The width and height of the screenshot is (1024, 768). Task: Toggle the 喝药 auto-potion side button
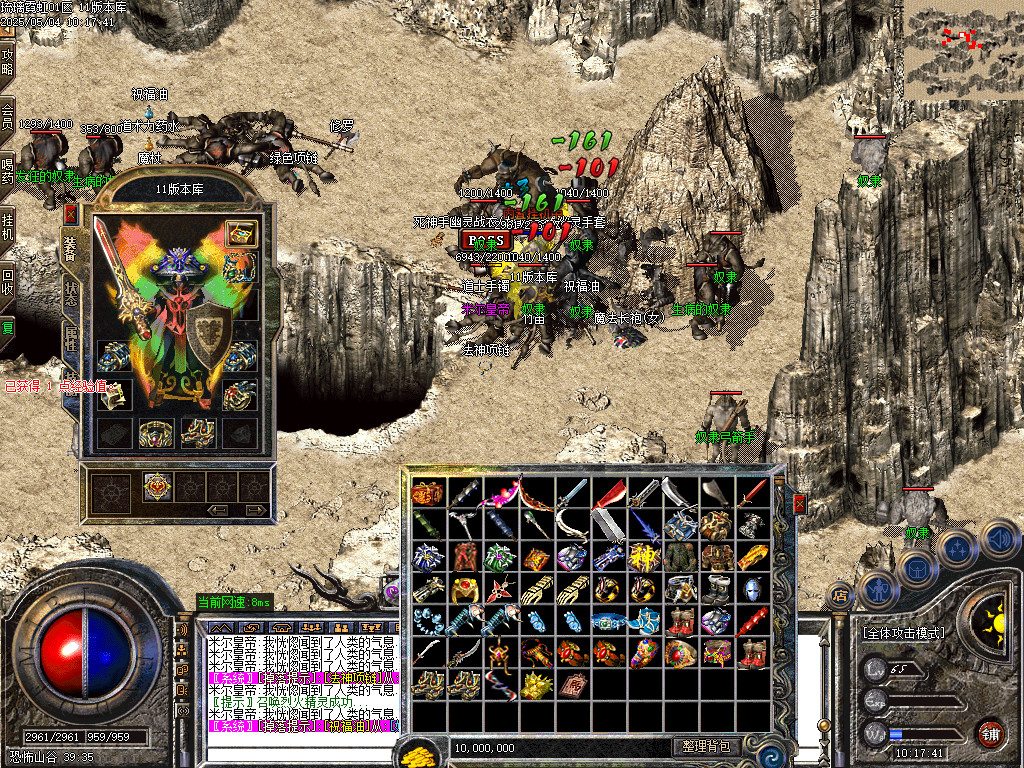pos(8,170)
